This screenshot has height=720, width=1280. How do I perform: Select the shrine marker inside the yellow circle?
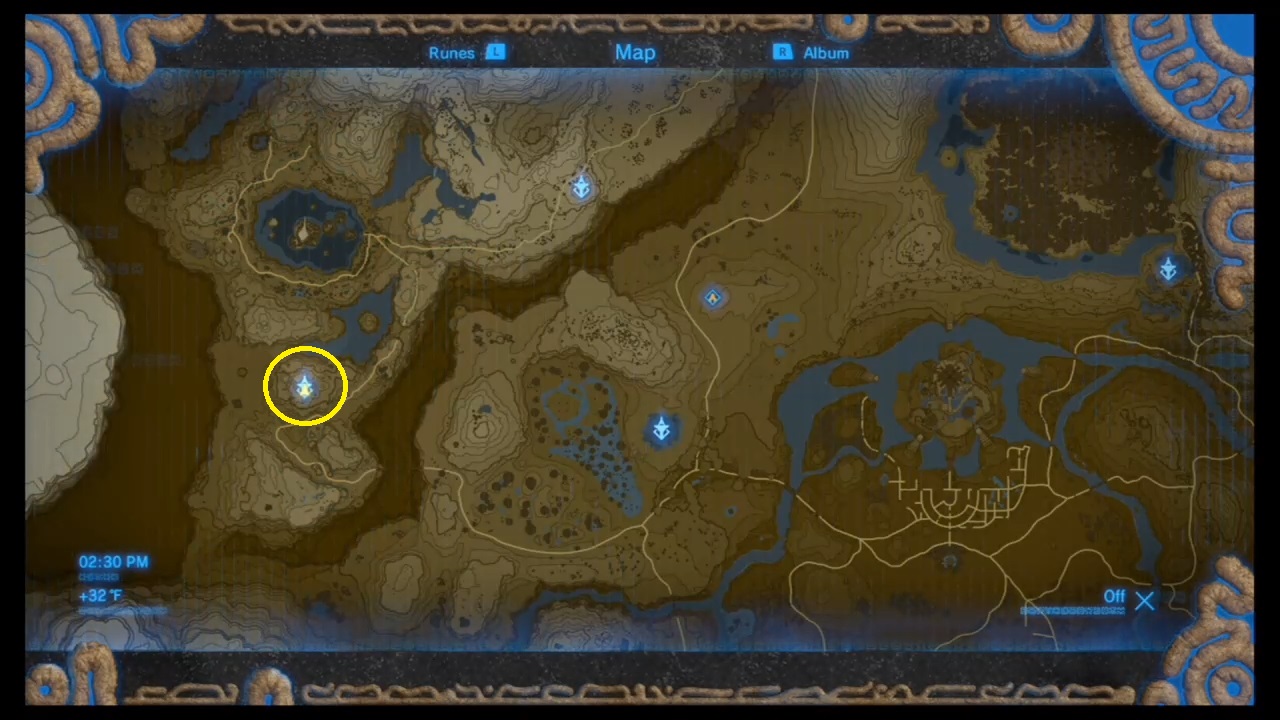click(304, 387)
